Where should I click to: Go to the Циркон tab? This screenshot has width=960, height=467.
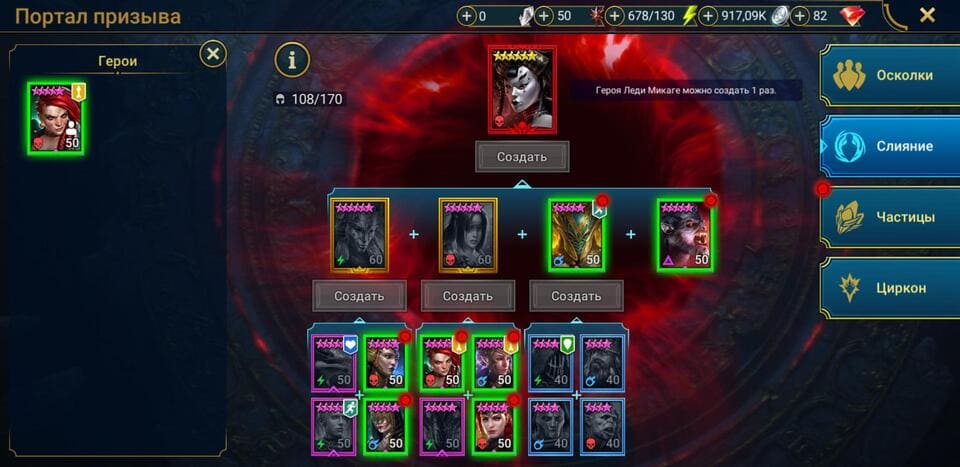[x=890, y=288]
